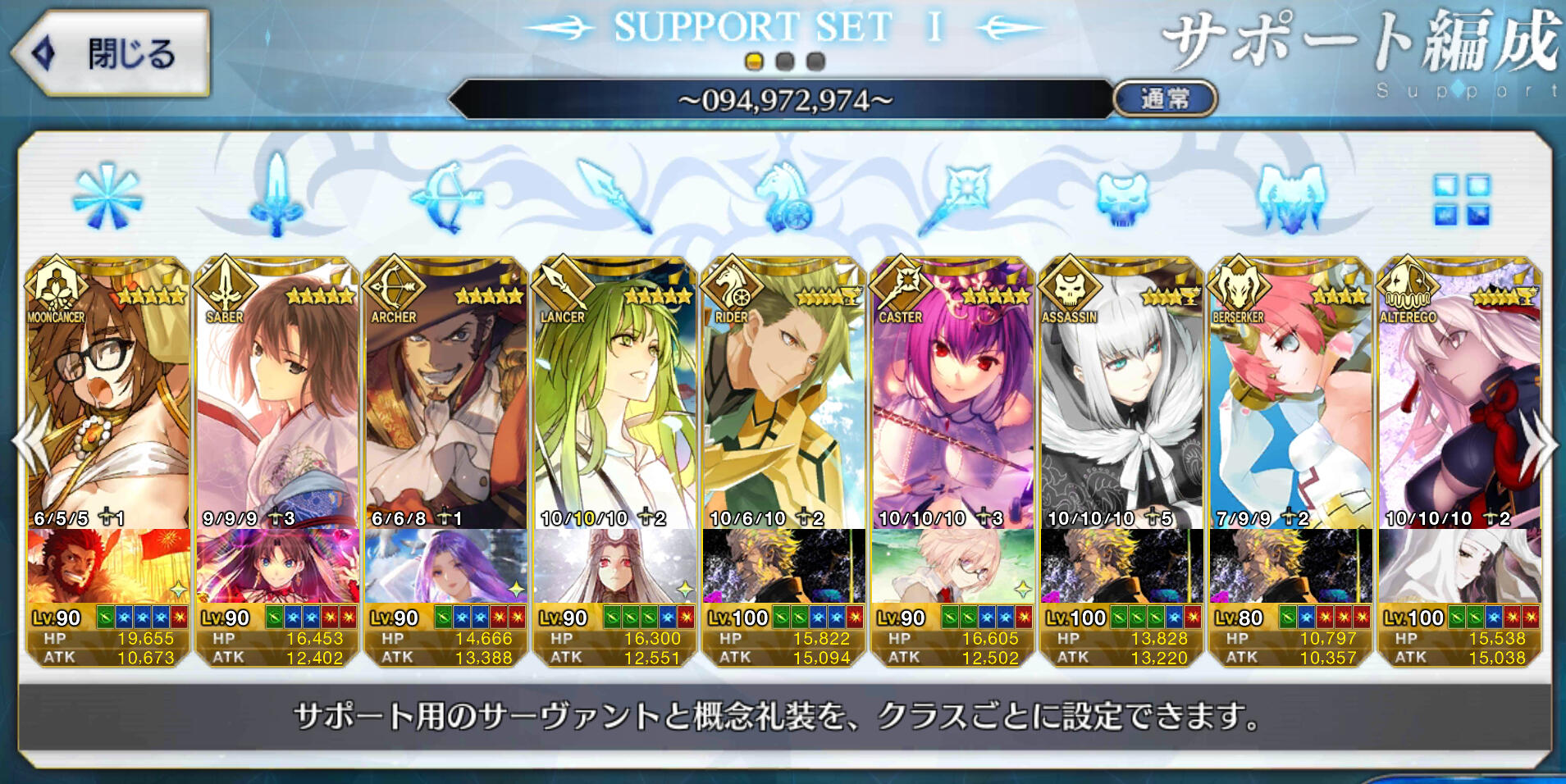
Task: Change the Caster's pink-haired girl craft essence
Action: [953, 566]
